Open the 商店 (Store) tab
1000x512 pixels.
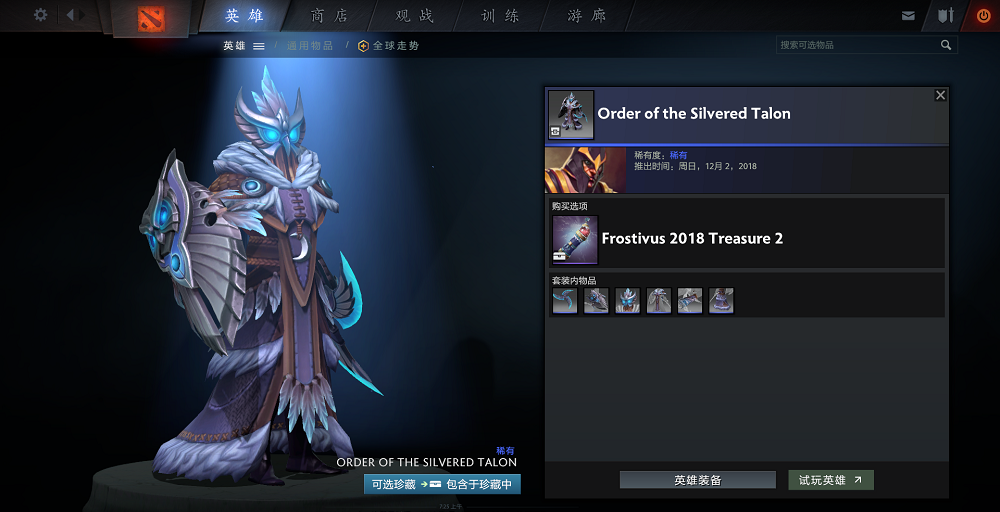[x=330, y=16]
